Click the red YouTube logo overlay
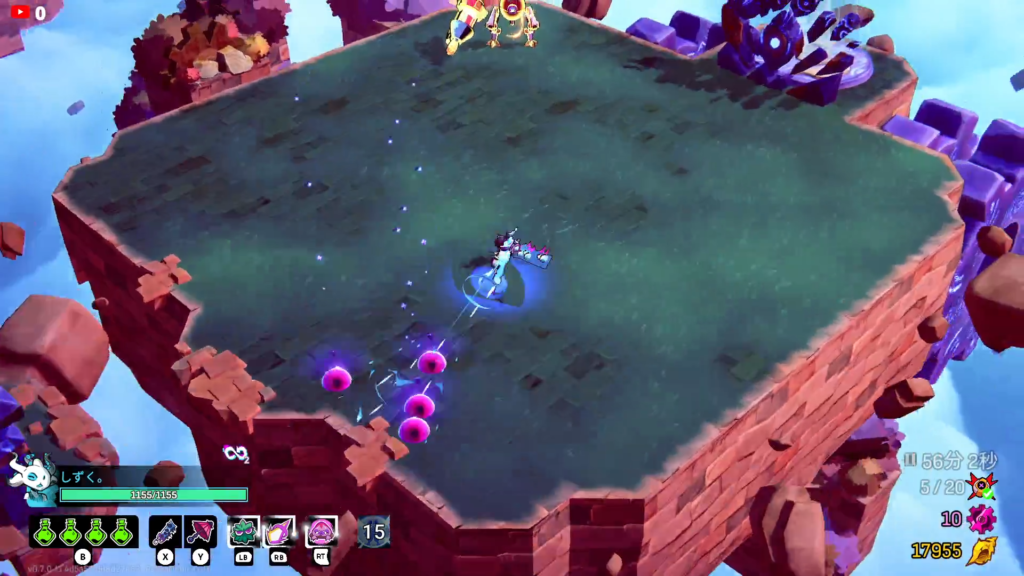The image size is (1024, 576). coord(20,13)
